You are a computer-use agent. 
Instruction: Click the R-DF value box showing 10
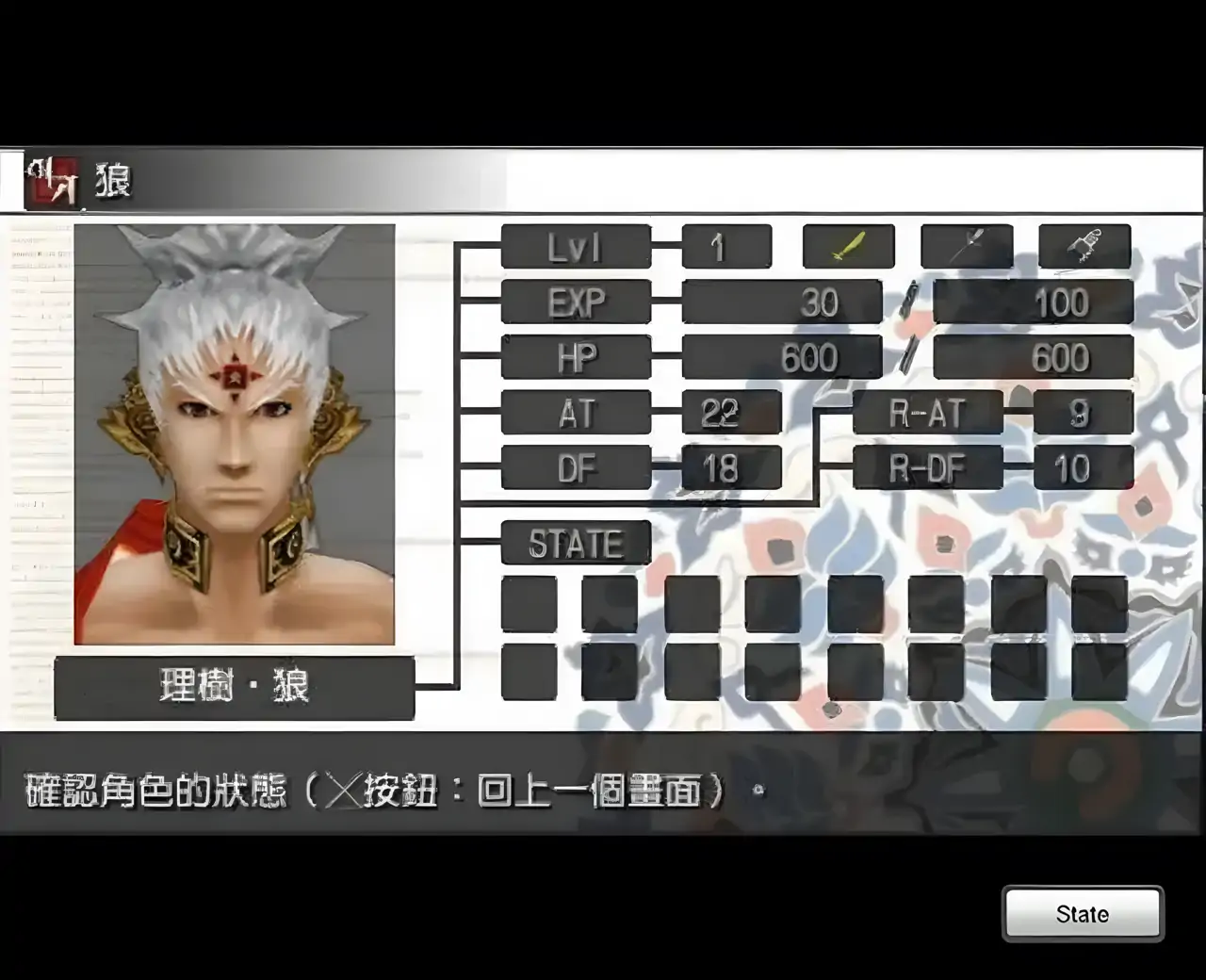1084,468
